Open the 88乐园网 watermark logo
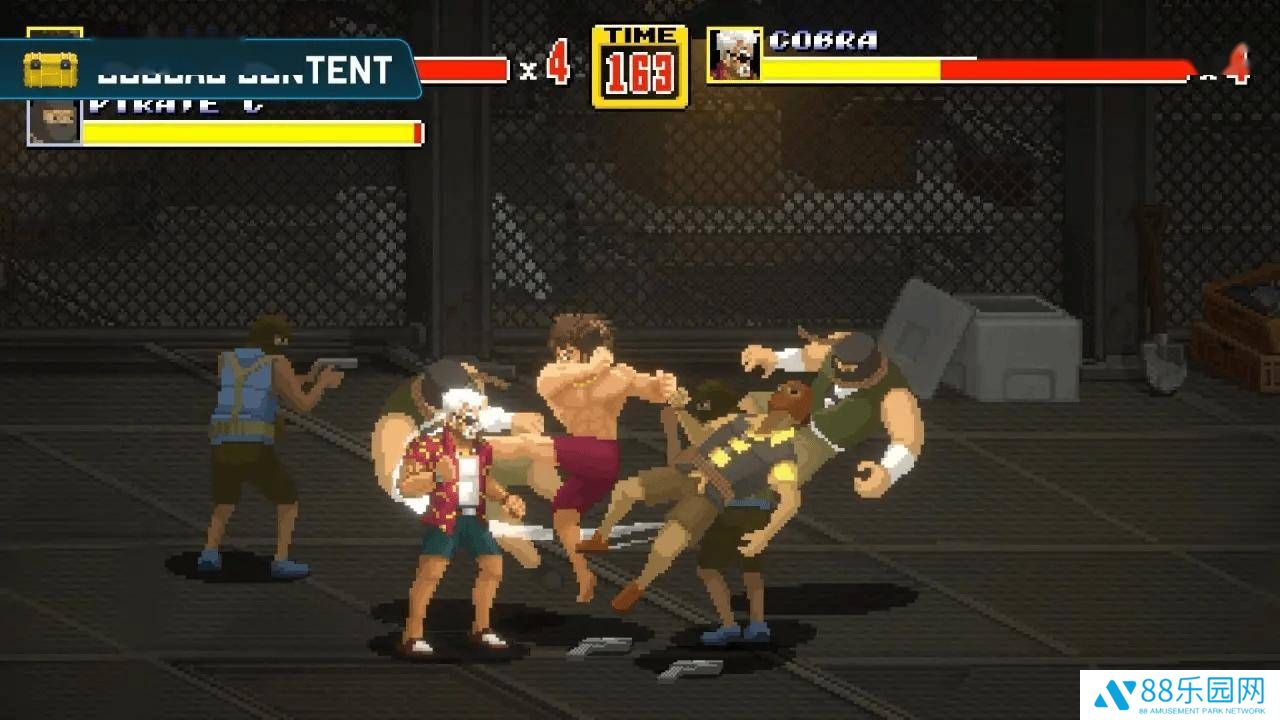Screen dimensions: 1280x720 1180,695
